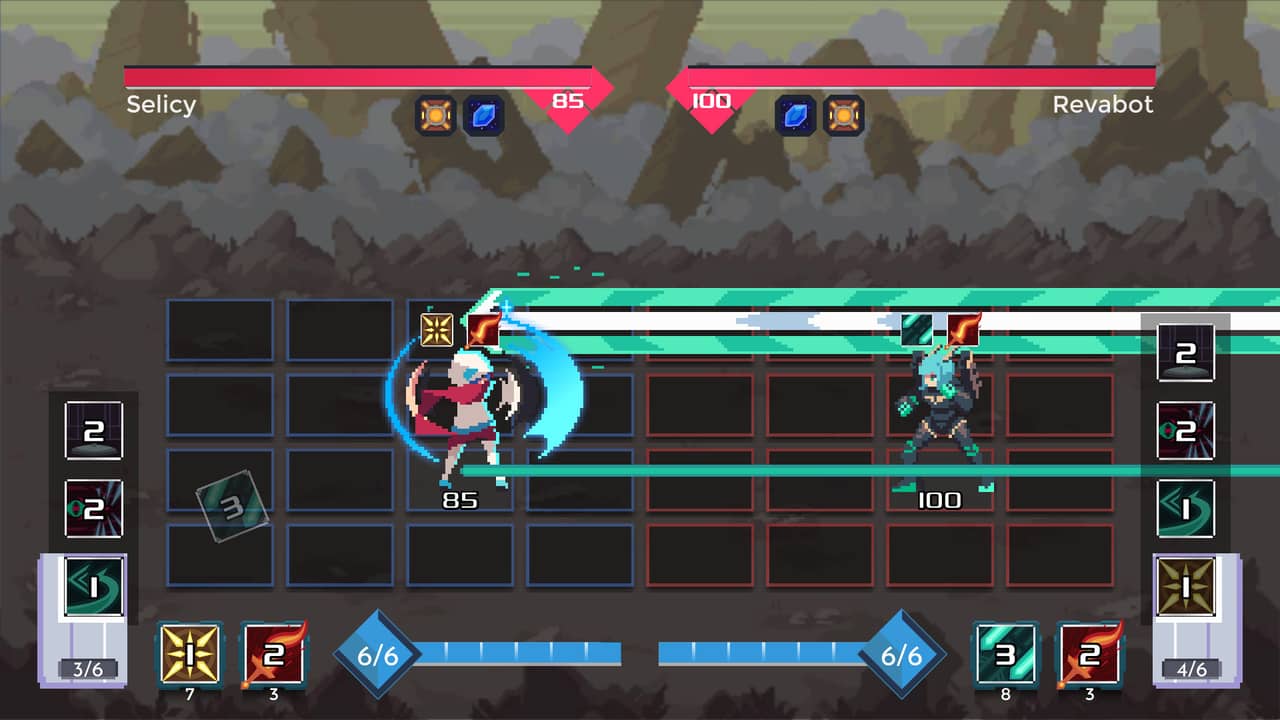Click the sun artifact near Revabot's health bar
The width and height of the screenshot is (1280, 720).
click(x=843, y=115)
